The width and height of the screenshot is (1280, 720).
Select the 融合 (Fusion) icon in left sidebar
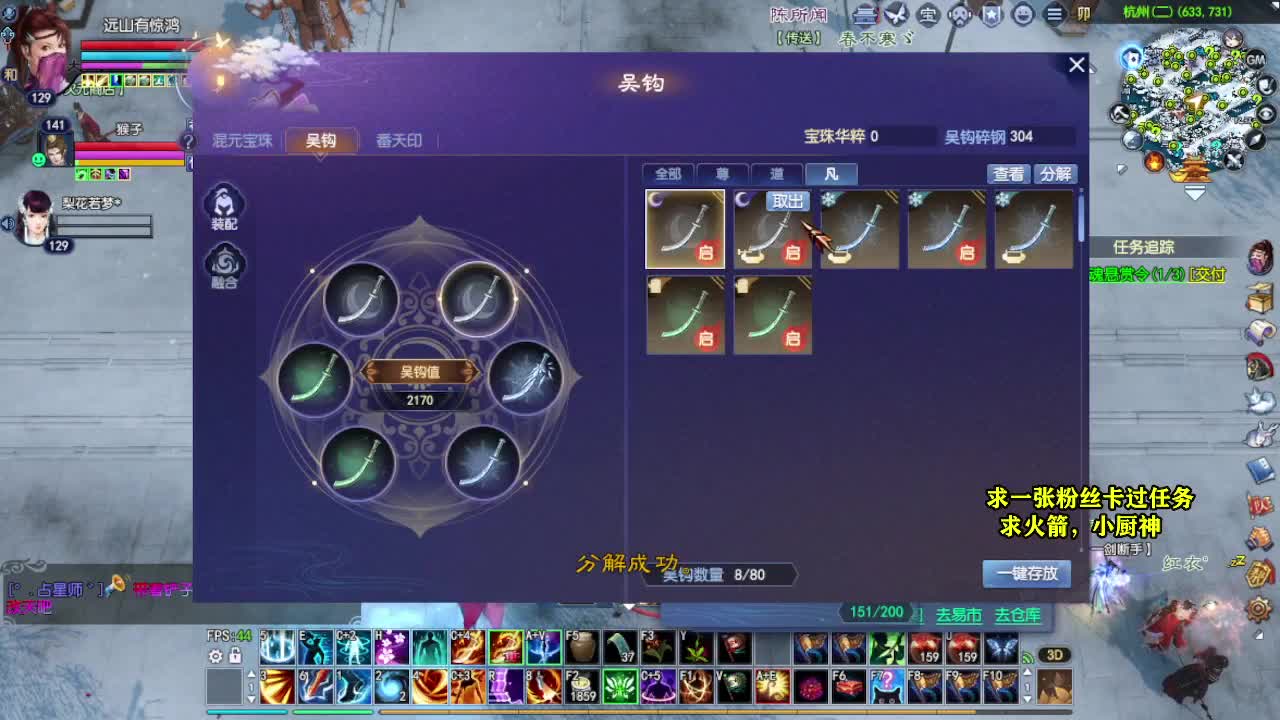224,264
